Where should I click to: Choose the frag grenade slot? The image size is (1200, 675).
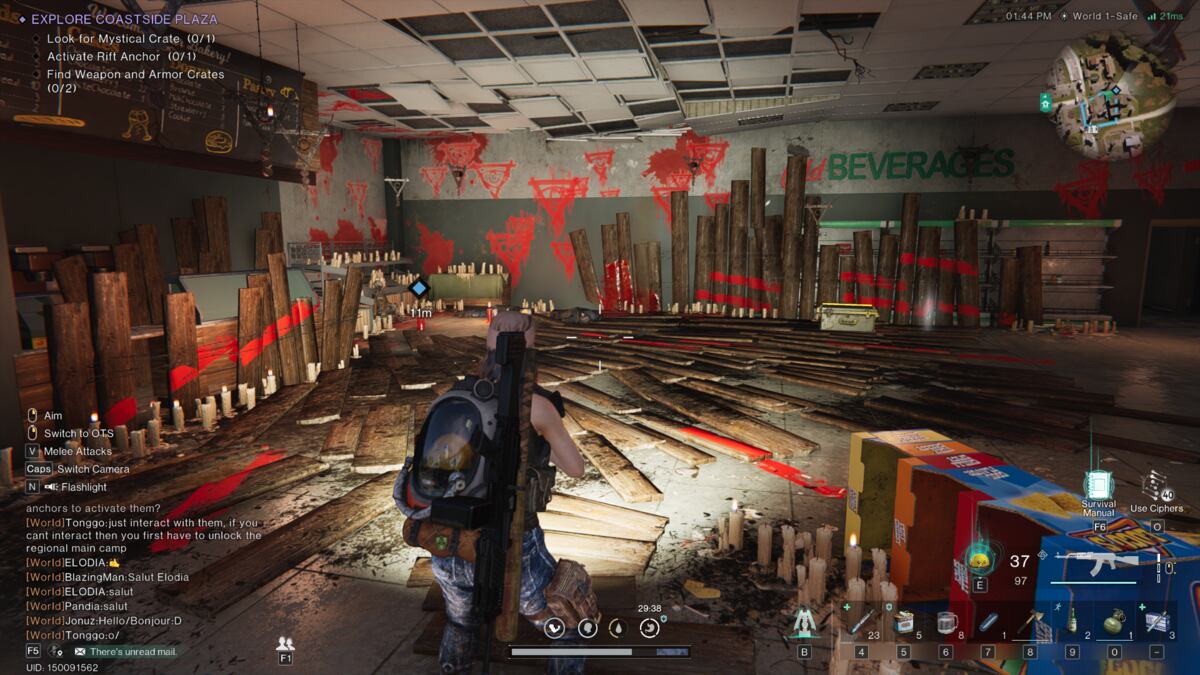point(1114,622)
